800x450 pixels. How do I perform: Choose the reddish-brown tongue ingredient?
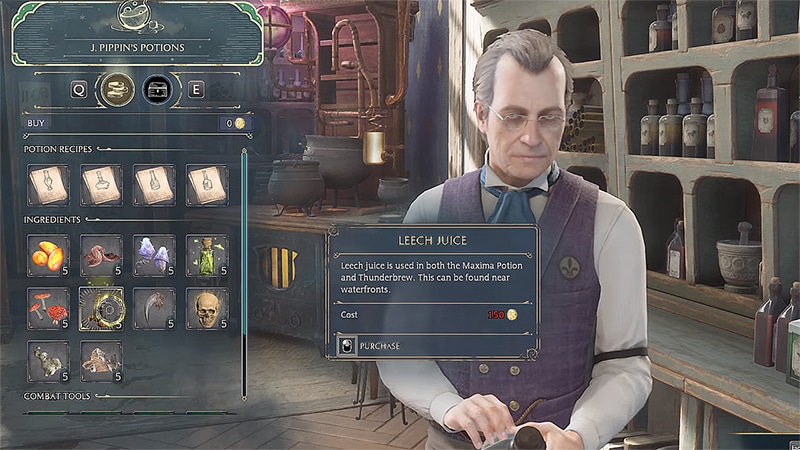coord(101,256)
